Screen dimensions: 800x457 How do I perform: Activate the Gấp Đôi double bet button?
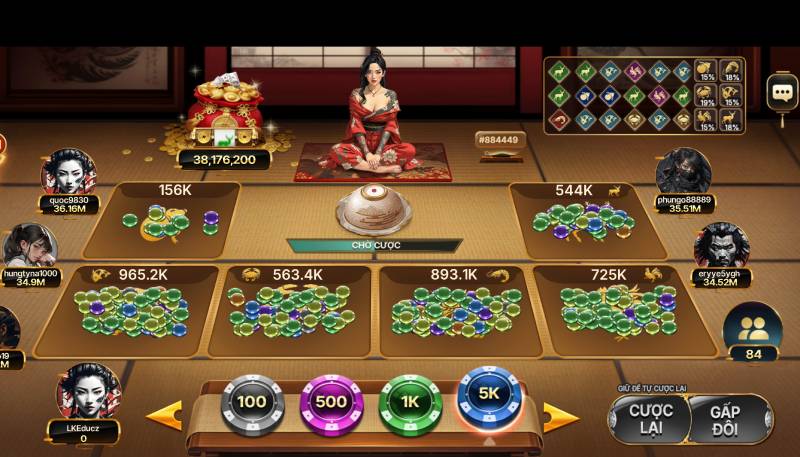click(x=731, y=420)
